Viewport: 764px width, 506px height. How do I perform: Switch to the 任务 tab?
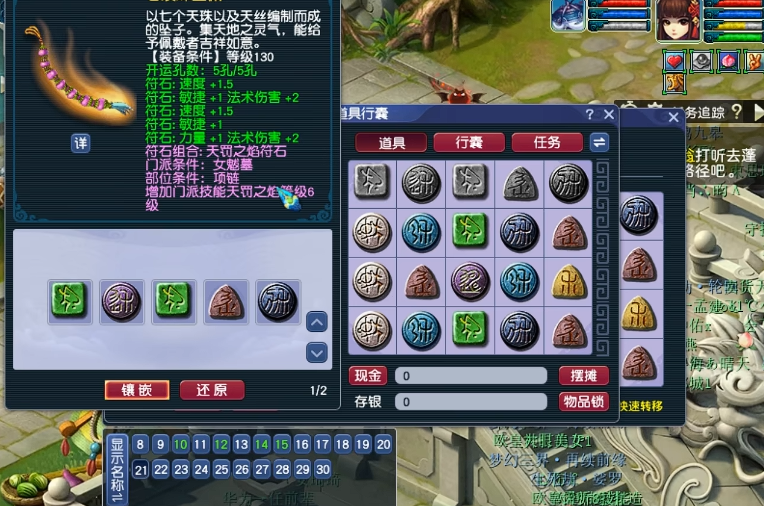[x=547, y=142]
